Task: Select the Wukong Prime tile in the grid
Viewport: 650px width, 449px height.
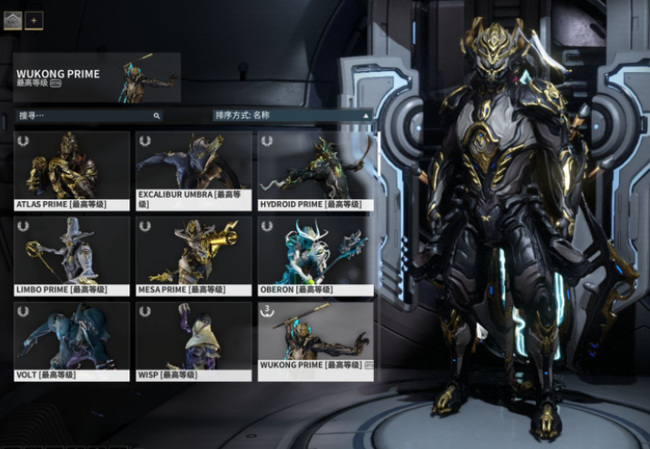Action: coord(315,340)
